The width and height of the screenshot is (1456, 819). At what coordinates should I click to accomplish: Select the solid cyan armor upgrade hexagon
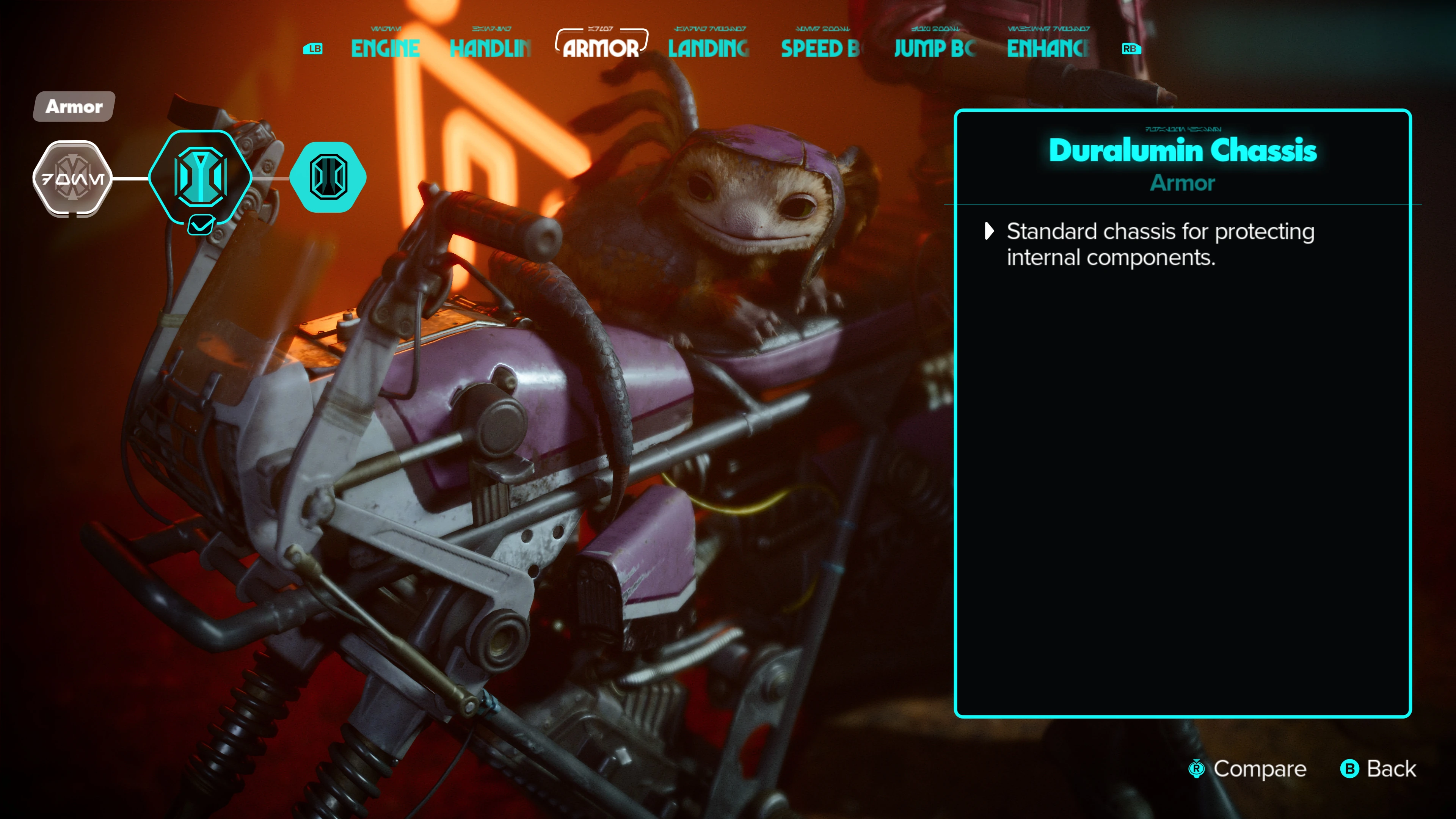[x=328, y=177]
